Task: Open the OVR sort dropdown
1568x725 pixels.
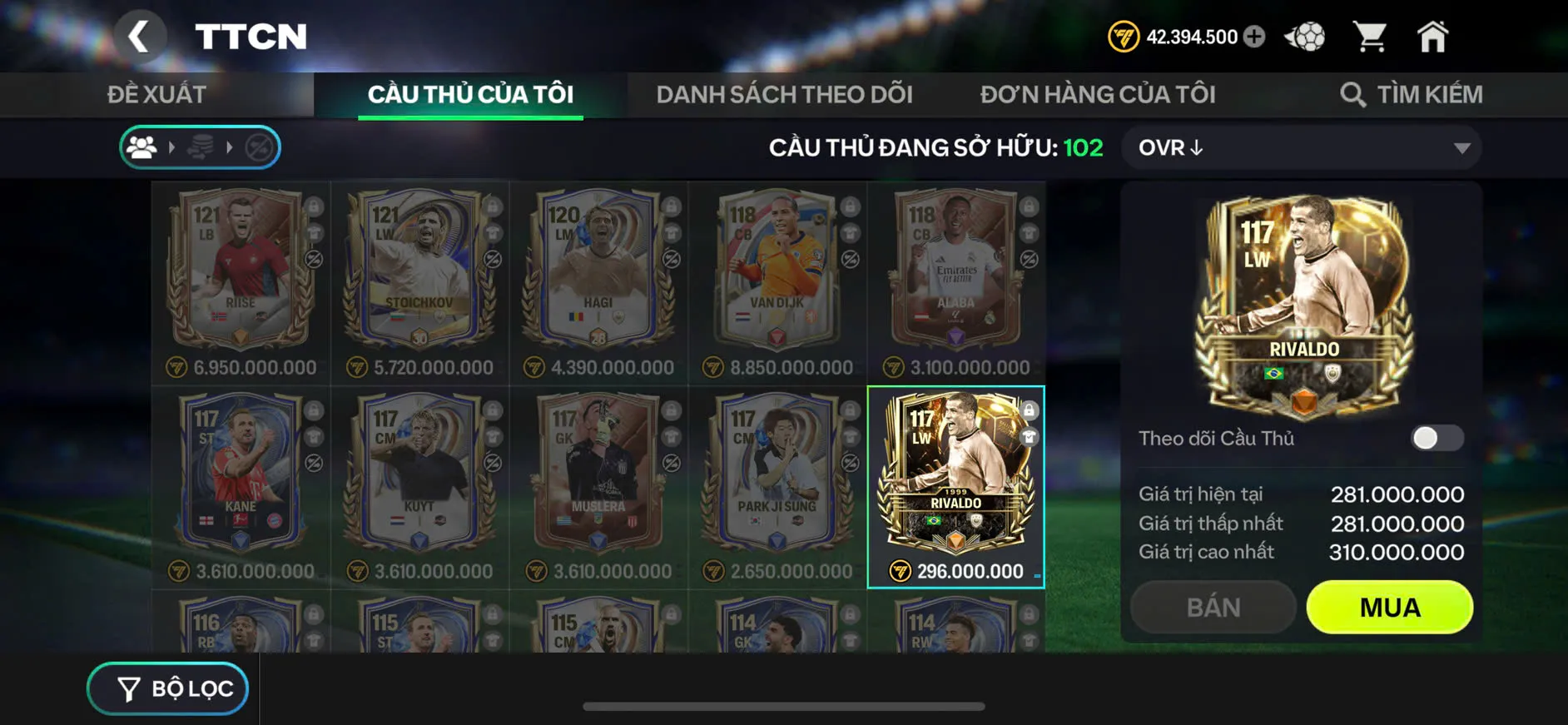Action: tap(1300, 147)
